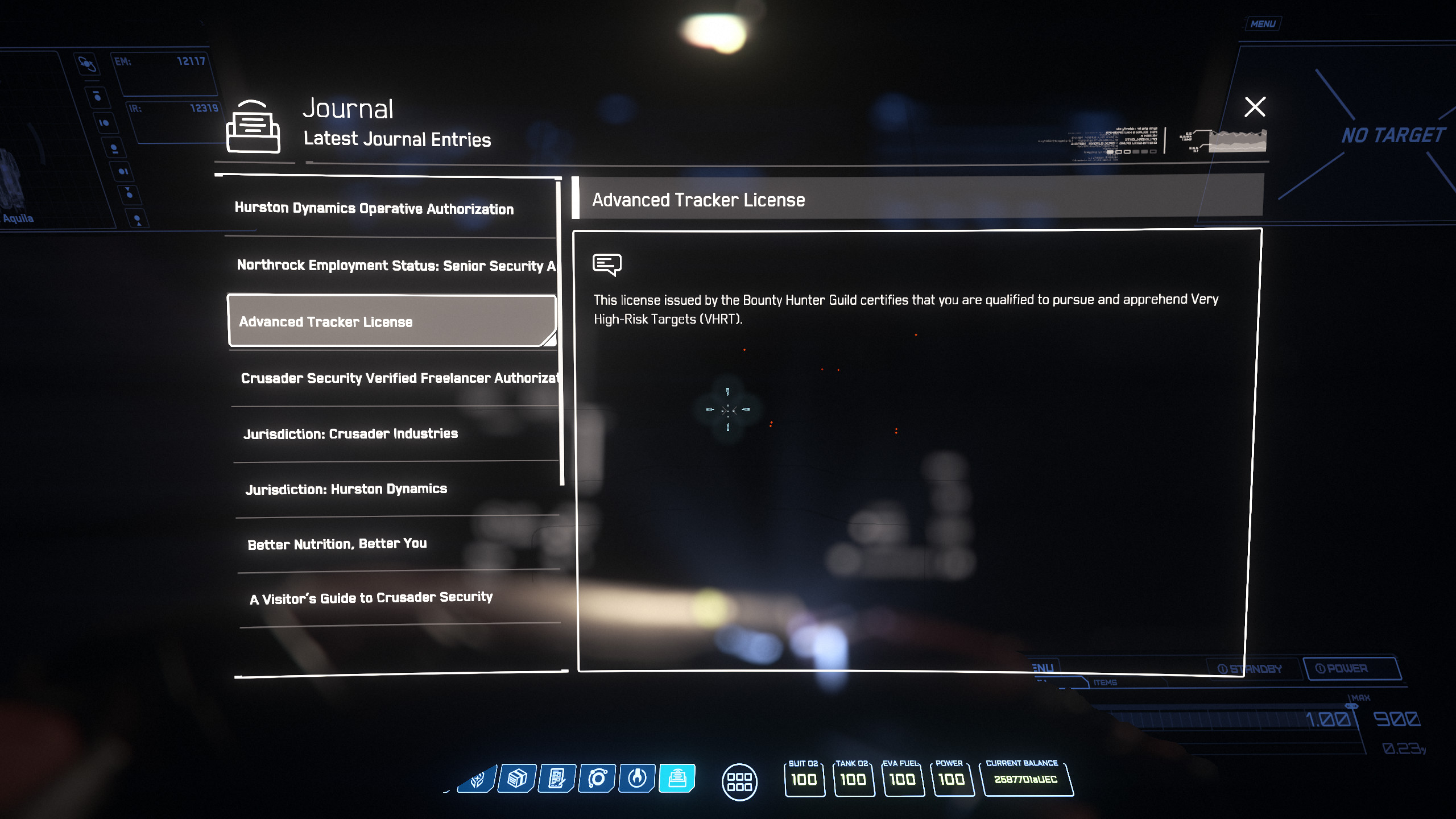Image resolution: width=1456 pixels, height=819 pixels.
Task: Select the highlighted Journal app icon
Action: click(677, 778)
